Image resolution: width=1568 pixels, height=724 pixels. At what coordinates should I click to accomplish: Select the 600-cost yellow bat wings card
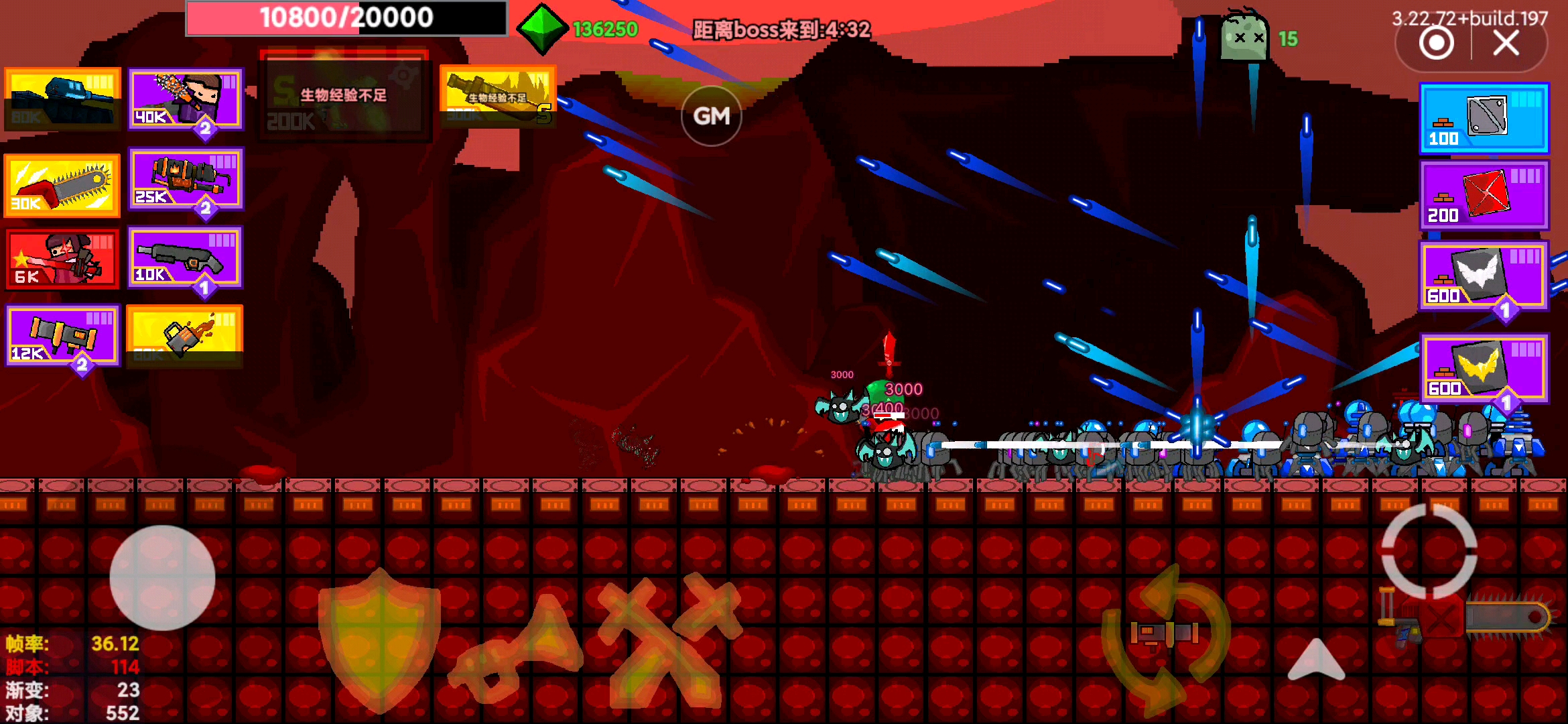click(1484, 368)
